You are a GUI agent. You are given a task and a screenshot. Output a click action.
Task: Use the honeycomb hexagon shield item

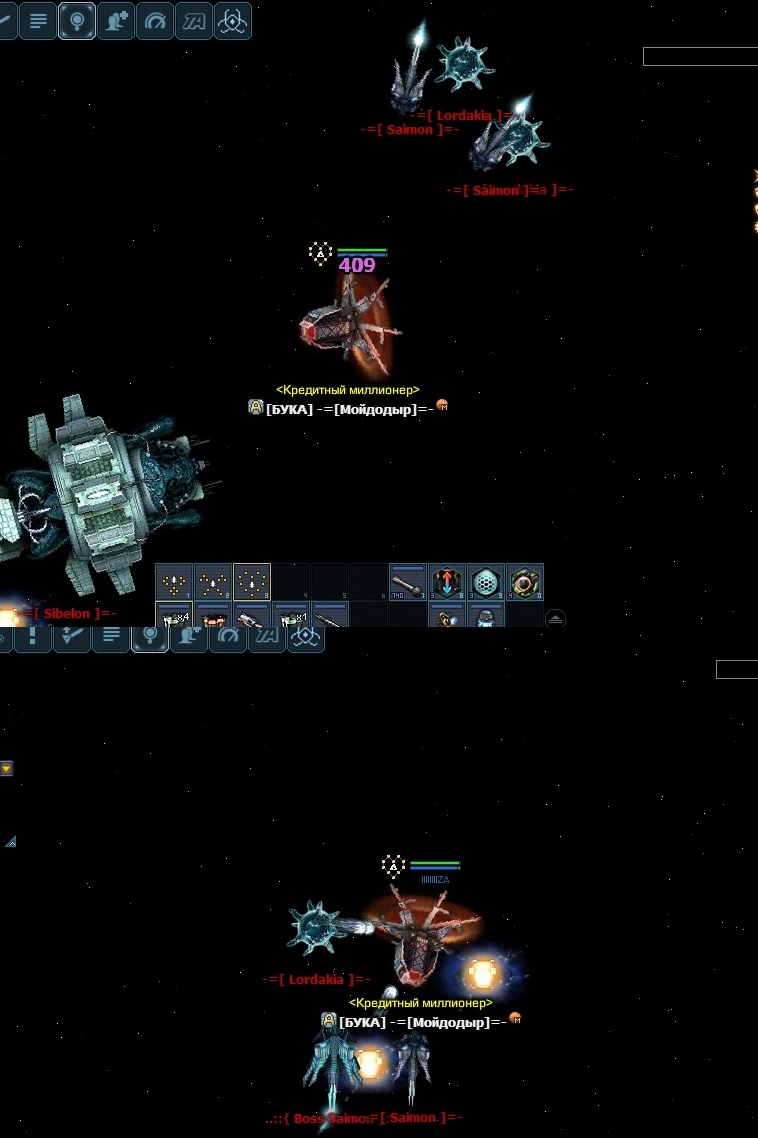tap(485, 581)
